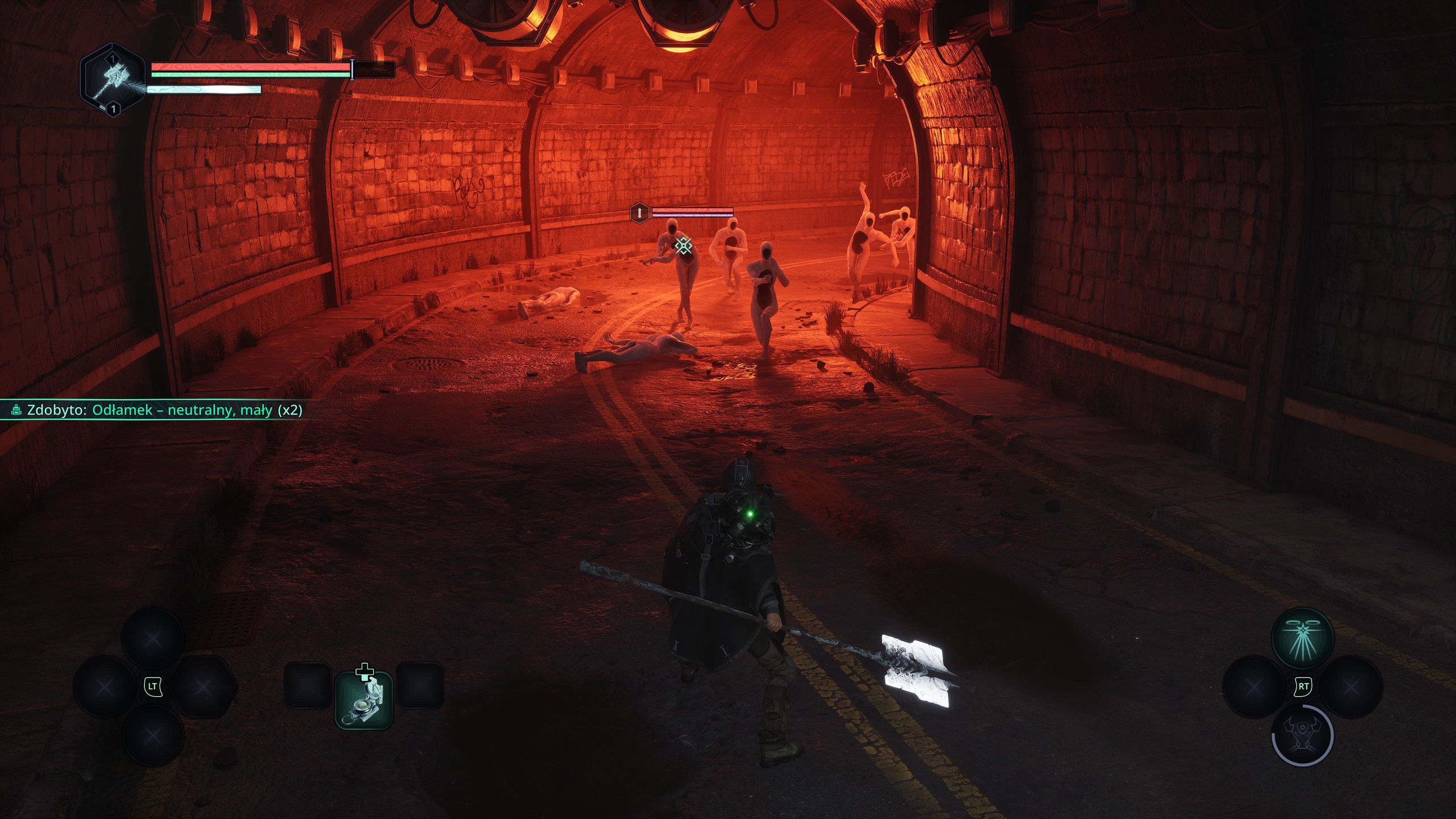Select the equipped hammer weapon icon
1456x819 pixels.
coord(112,80)
